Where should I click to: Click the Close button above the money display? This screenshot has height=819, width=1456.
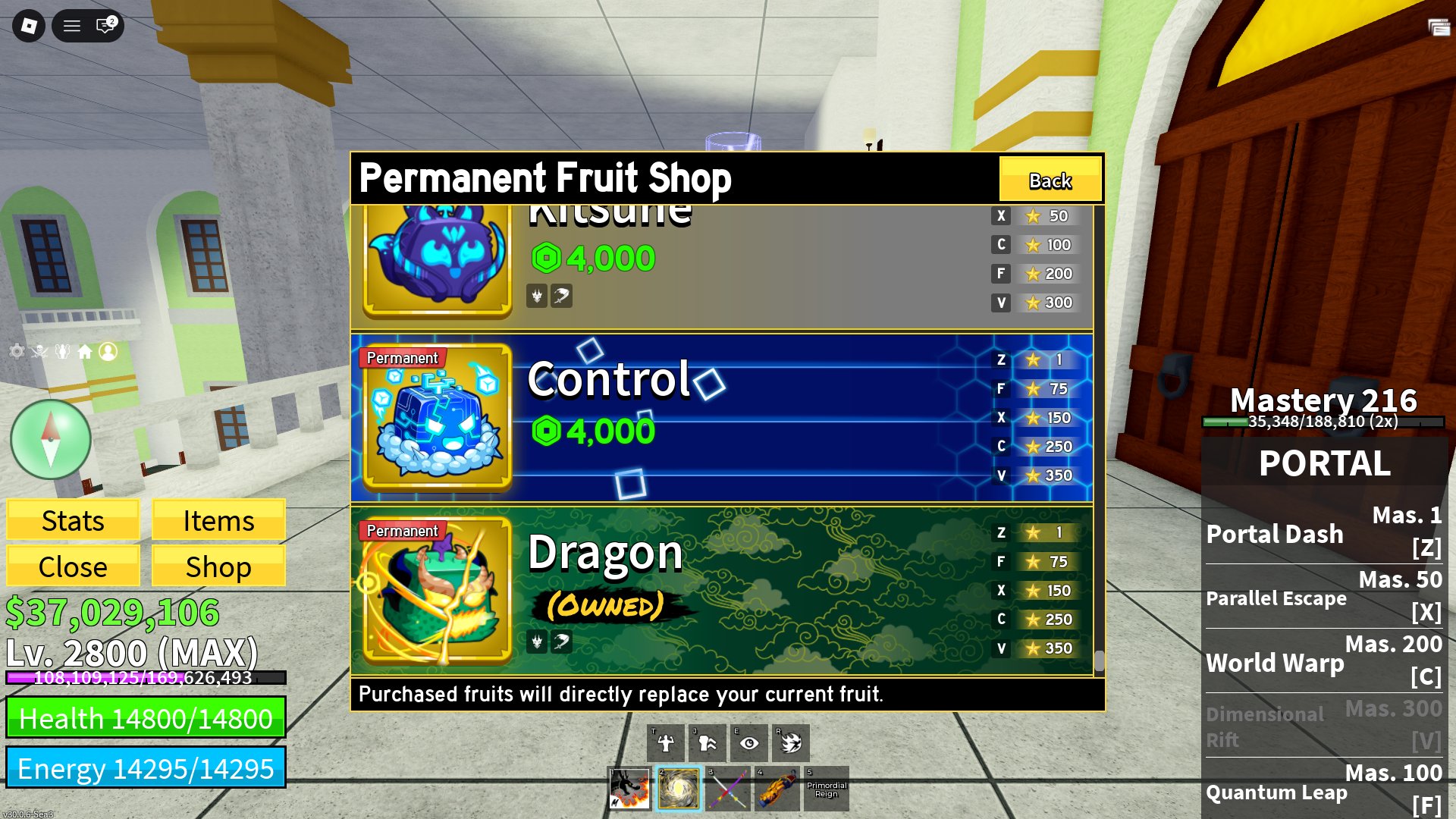click(72, 566)
